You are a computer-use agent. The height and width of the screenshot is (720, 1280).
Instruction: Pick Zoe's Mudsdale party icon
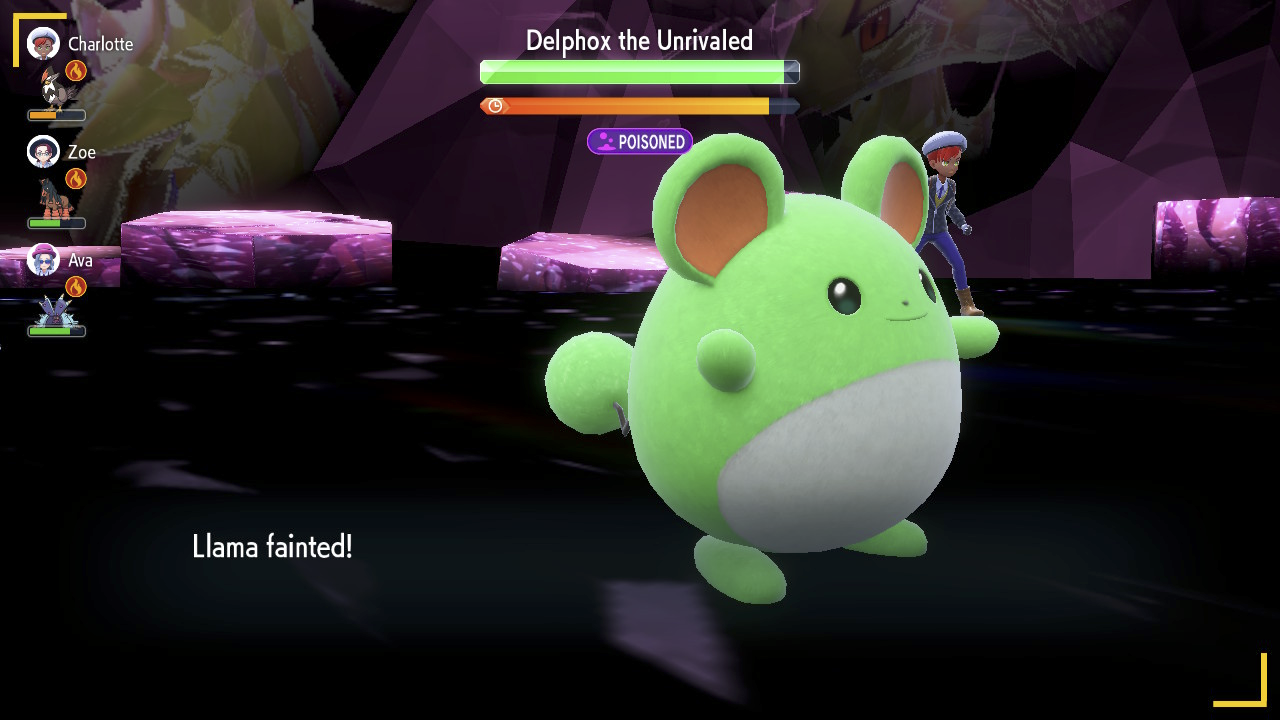coord(52,197)
